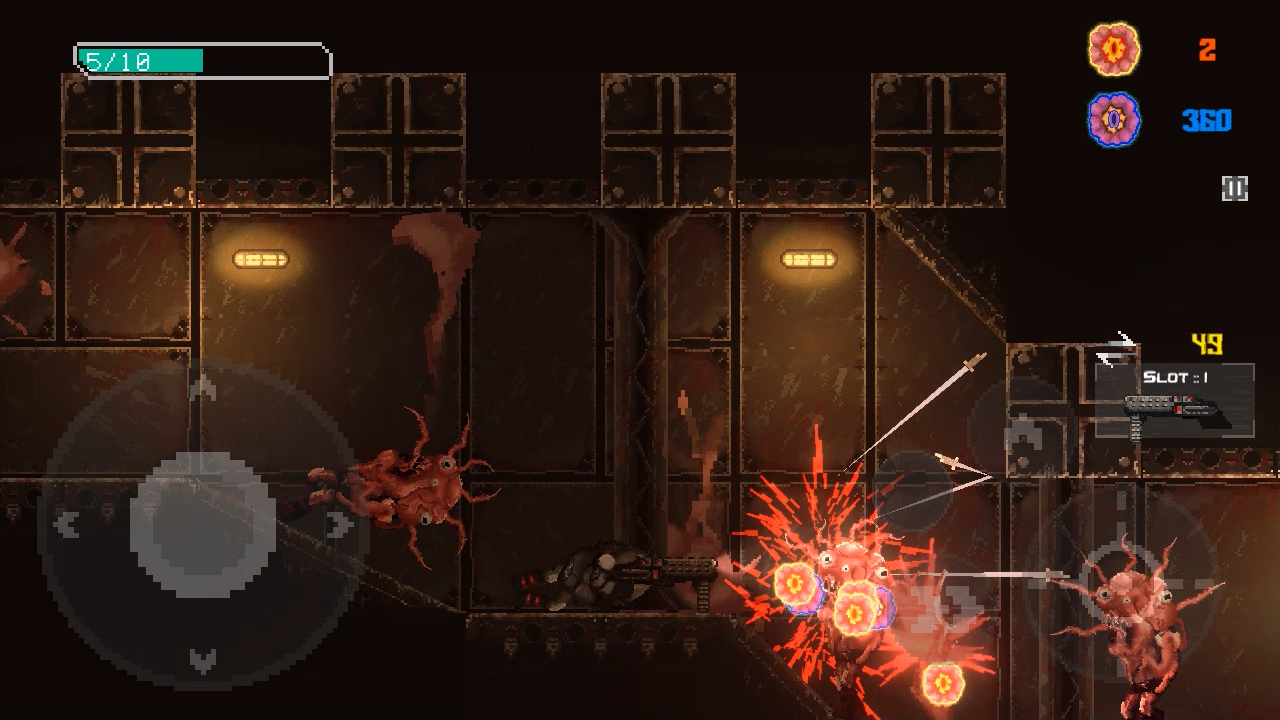Tap the orange flower pickup icon showing 2
The width and height of the screenshot is (1280, 720).
pos(1113,47)
